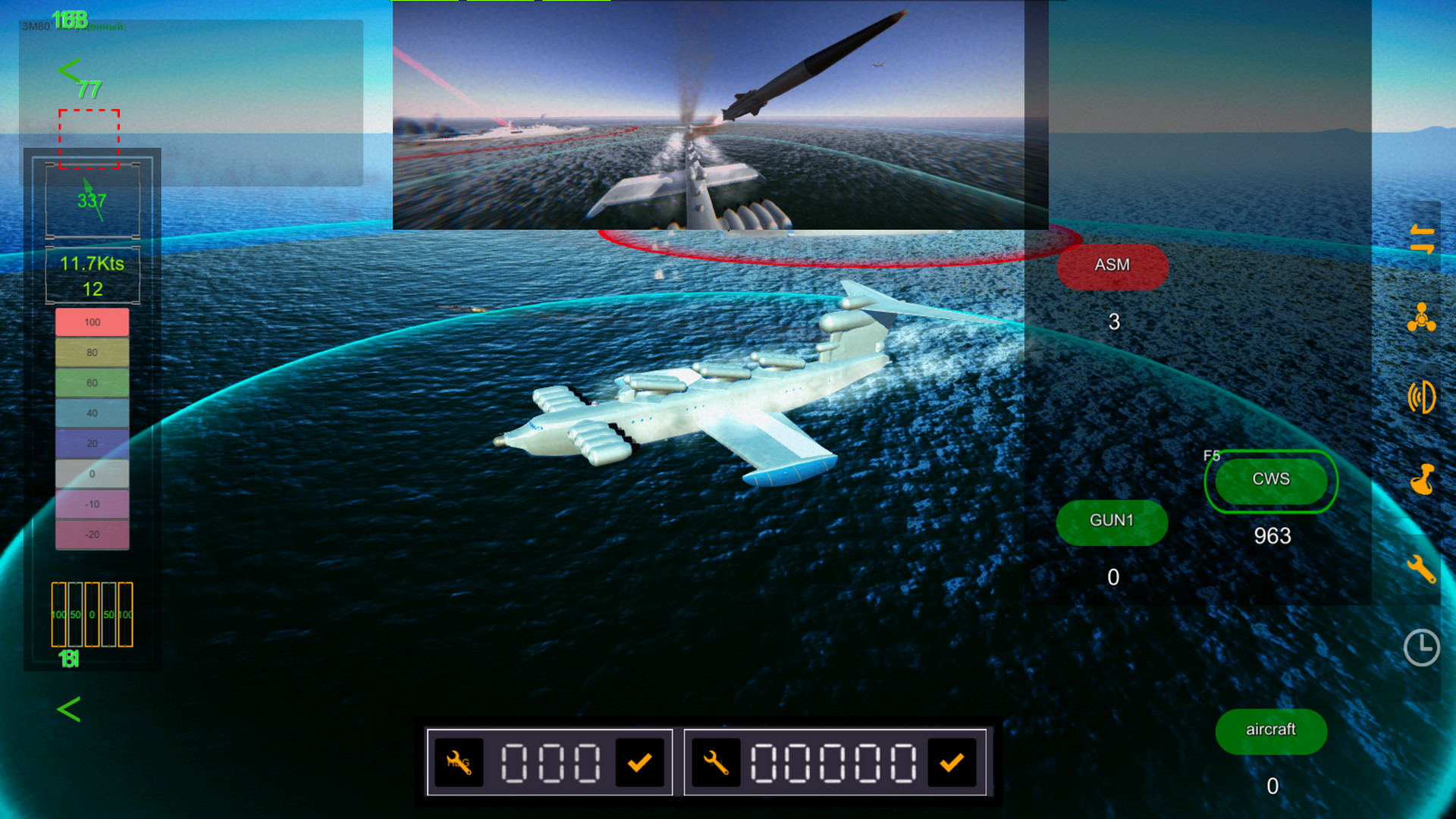
Task: Click the HDG wrench icon in the bottom panel
Action: click(x=458, y=762)
